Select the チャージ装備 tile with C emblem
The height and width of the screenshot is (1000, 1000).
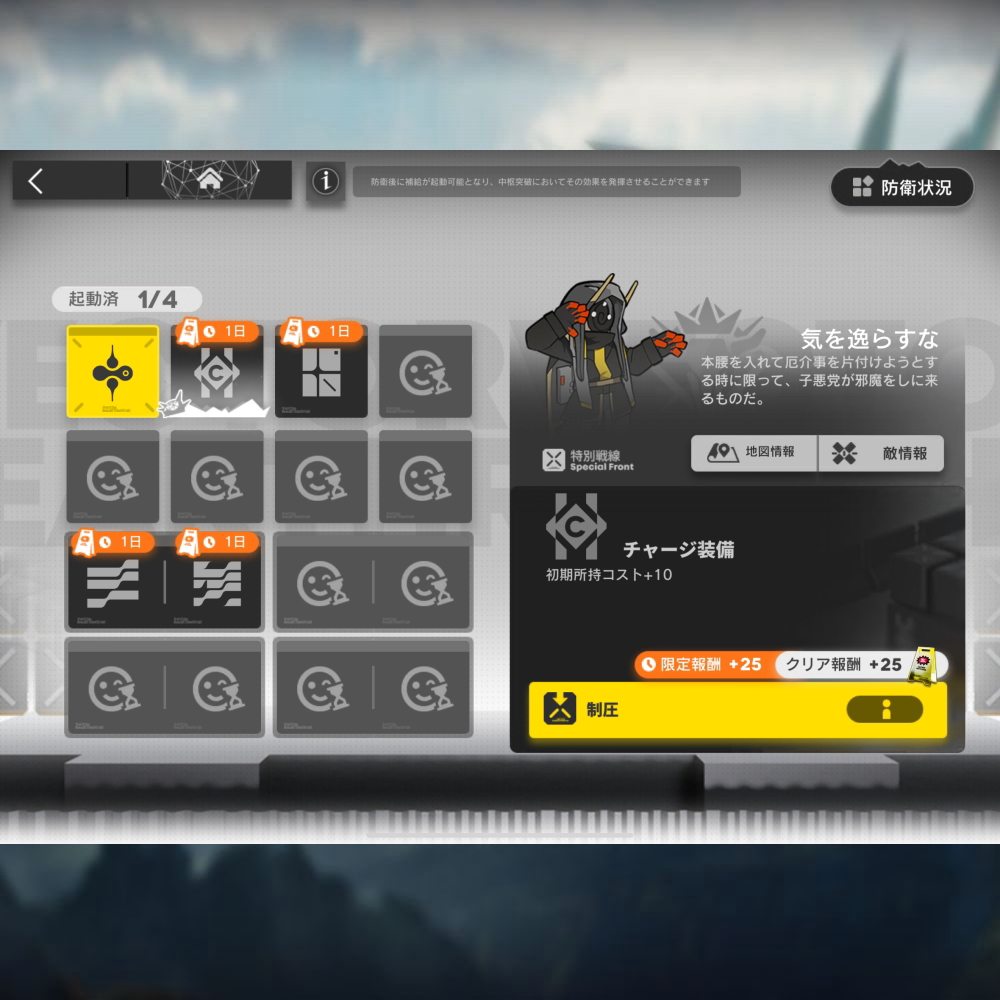(217, 372)
